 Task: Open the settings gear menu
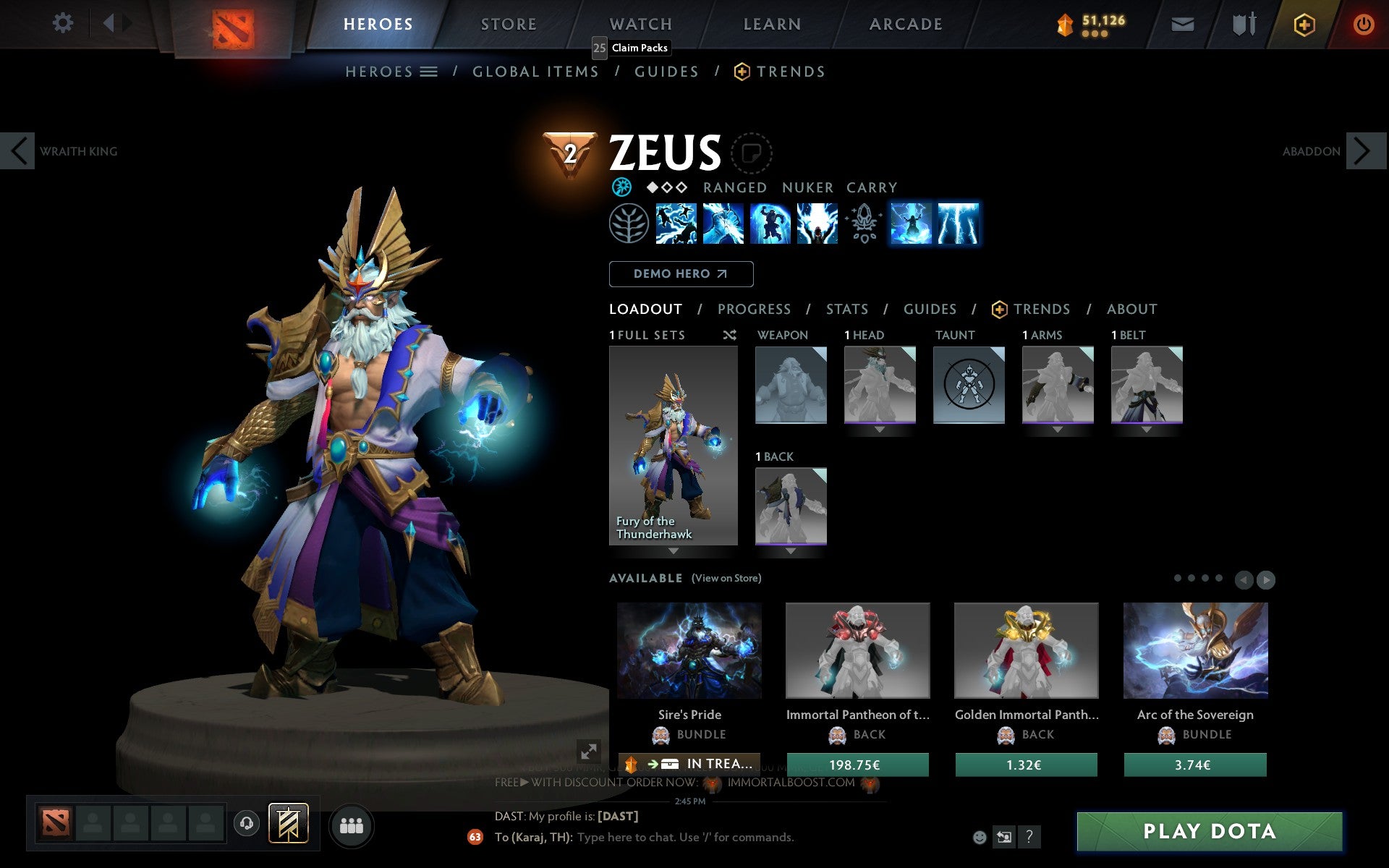tap(64, 23)
